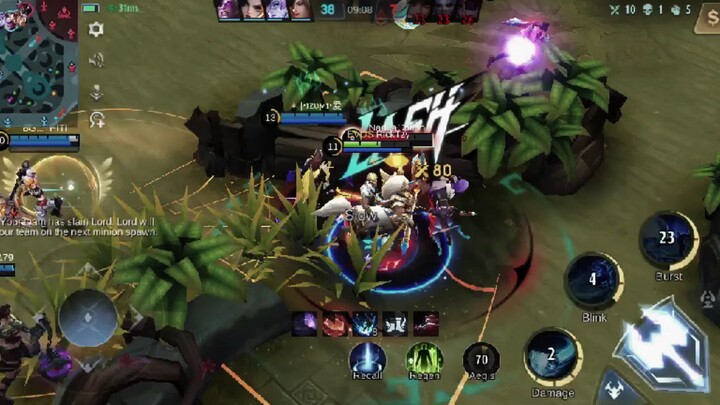720x405 pixels.
Task: Click the microphone icon under the speaker
Action: tap(96, 91)
